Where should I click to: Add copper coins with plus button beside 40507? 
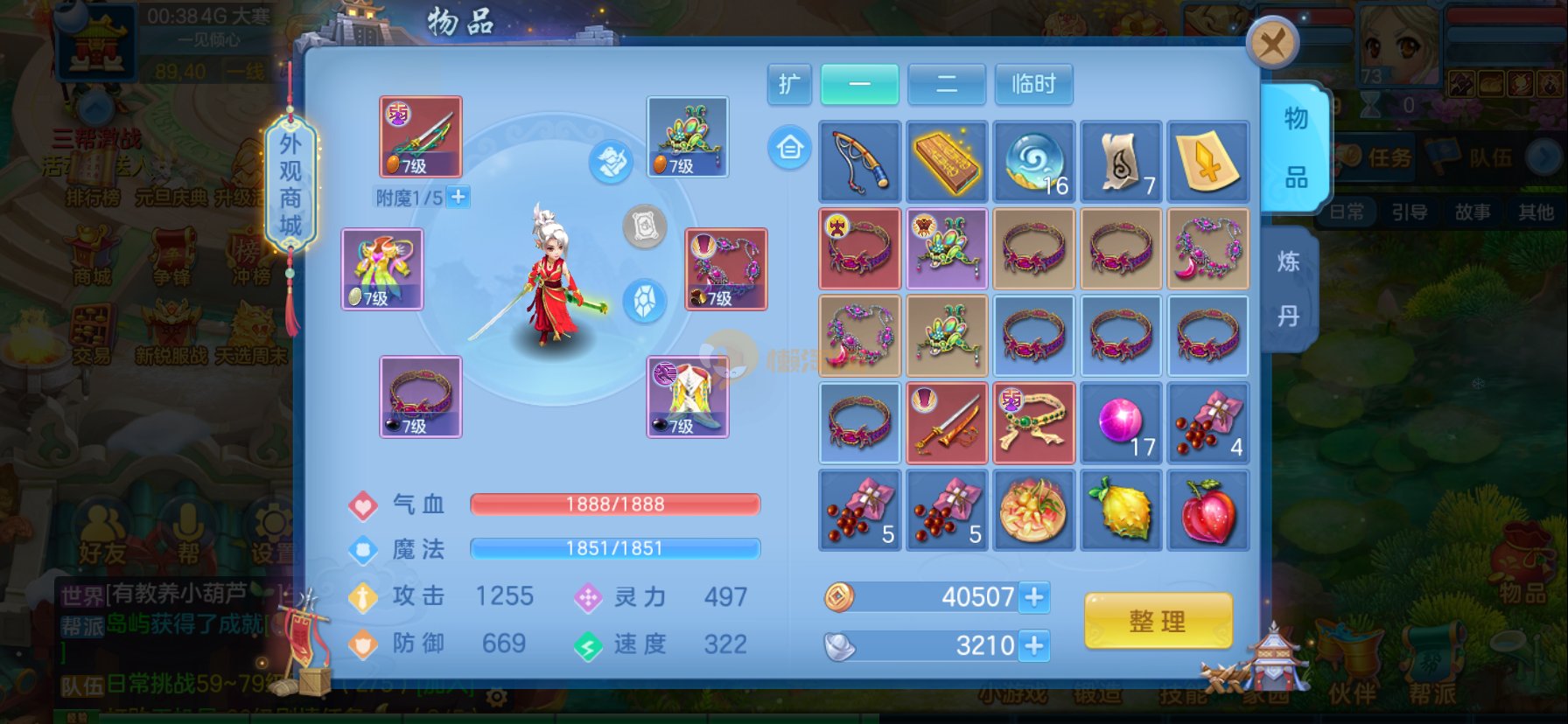(1034, 597)
